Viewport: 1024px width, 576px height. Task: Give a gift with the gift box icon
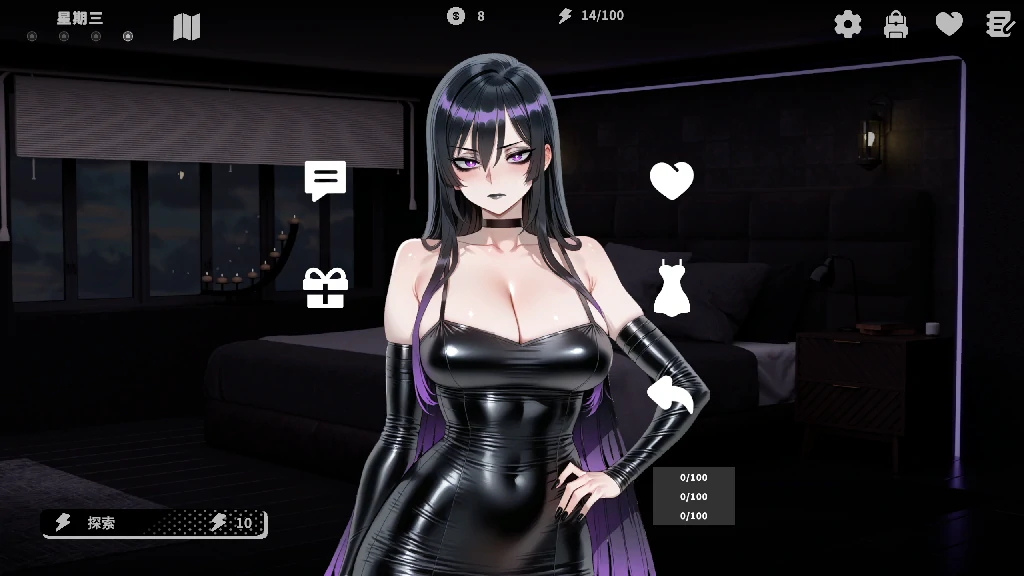tap(325, 288)
